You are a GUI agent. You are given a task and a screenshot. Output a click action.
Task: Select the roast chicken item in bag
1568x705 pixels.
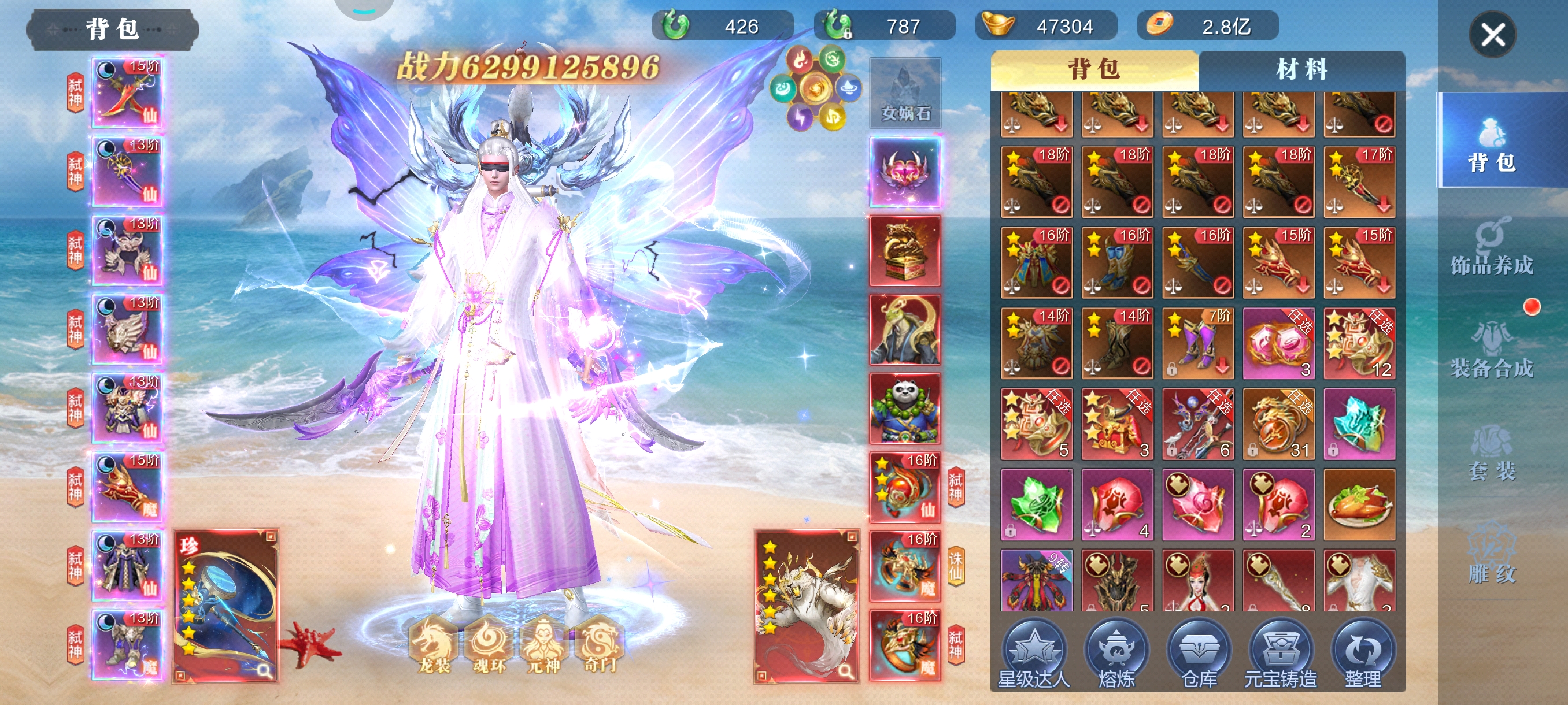coord(1359,504)
